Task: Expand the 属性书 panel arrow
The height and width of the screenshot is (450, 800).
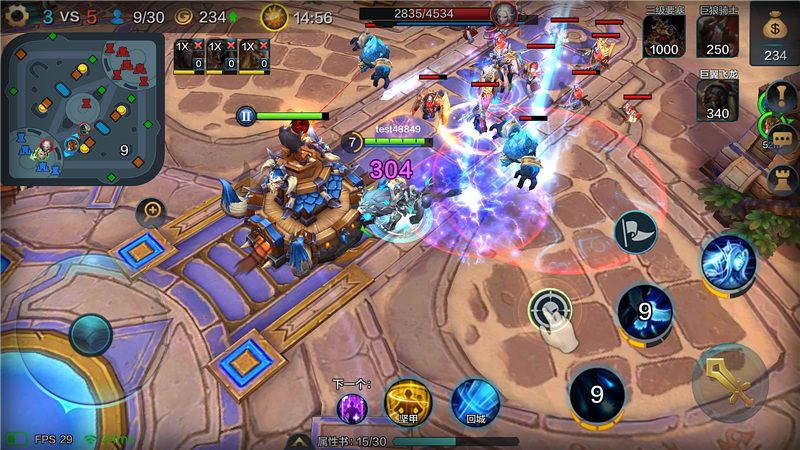Action: coord(298,440)
